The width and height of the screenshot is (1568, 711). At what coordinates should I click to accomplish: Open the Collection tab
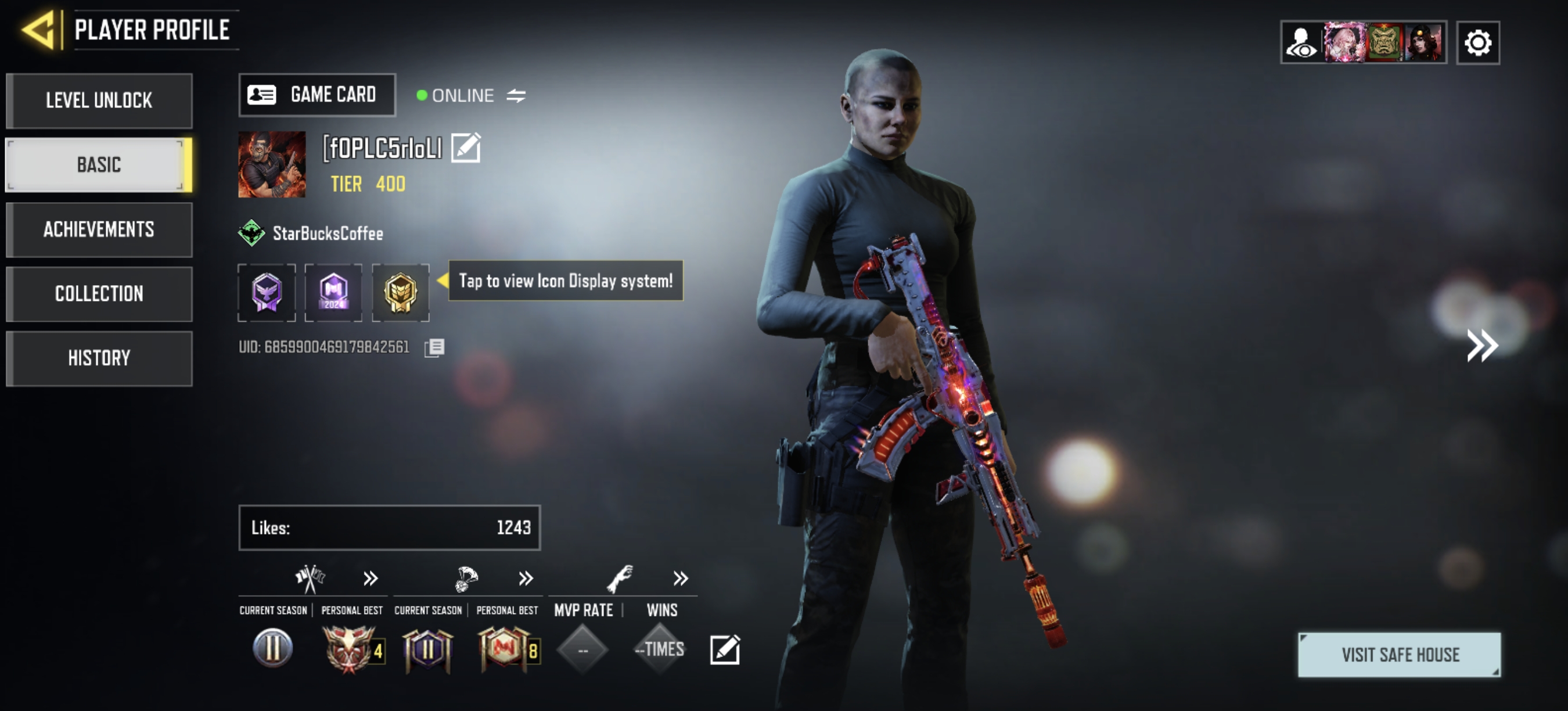[99, 293]
